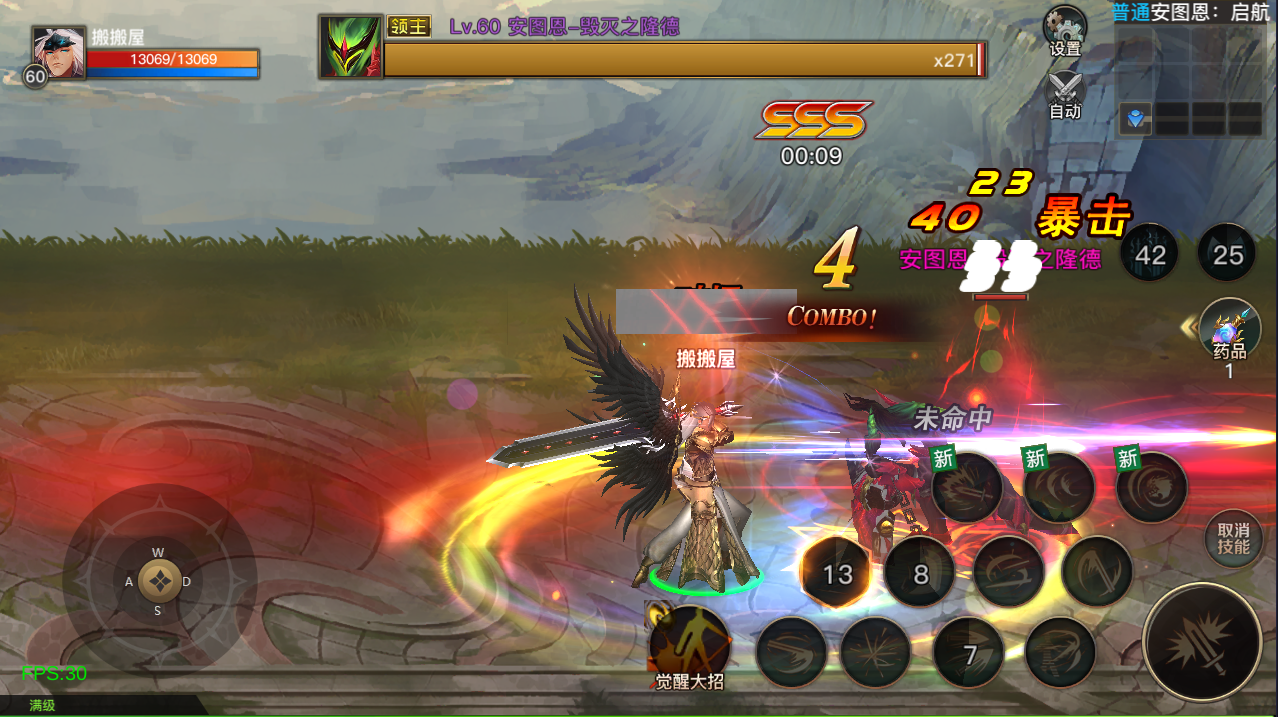Choose the skill showing 8 cooldown

point(920,574)
